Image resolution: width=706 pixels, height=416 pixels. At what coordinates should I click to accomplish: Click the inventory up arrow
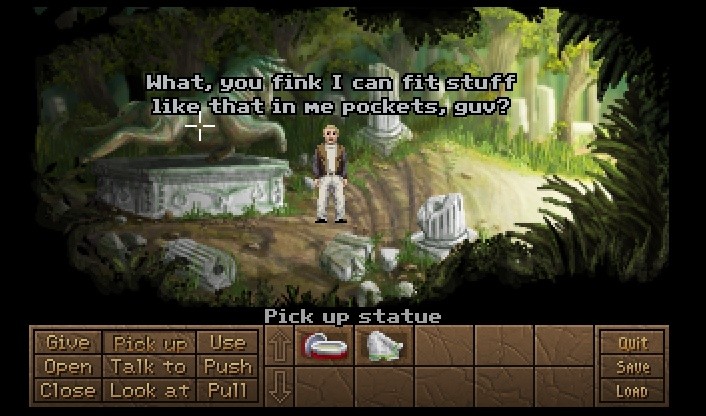(280, 347)
